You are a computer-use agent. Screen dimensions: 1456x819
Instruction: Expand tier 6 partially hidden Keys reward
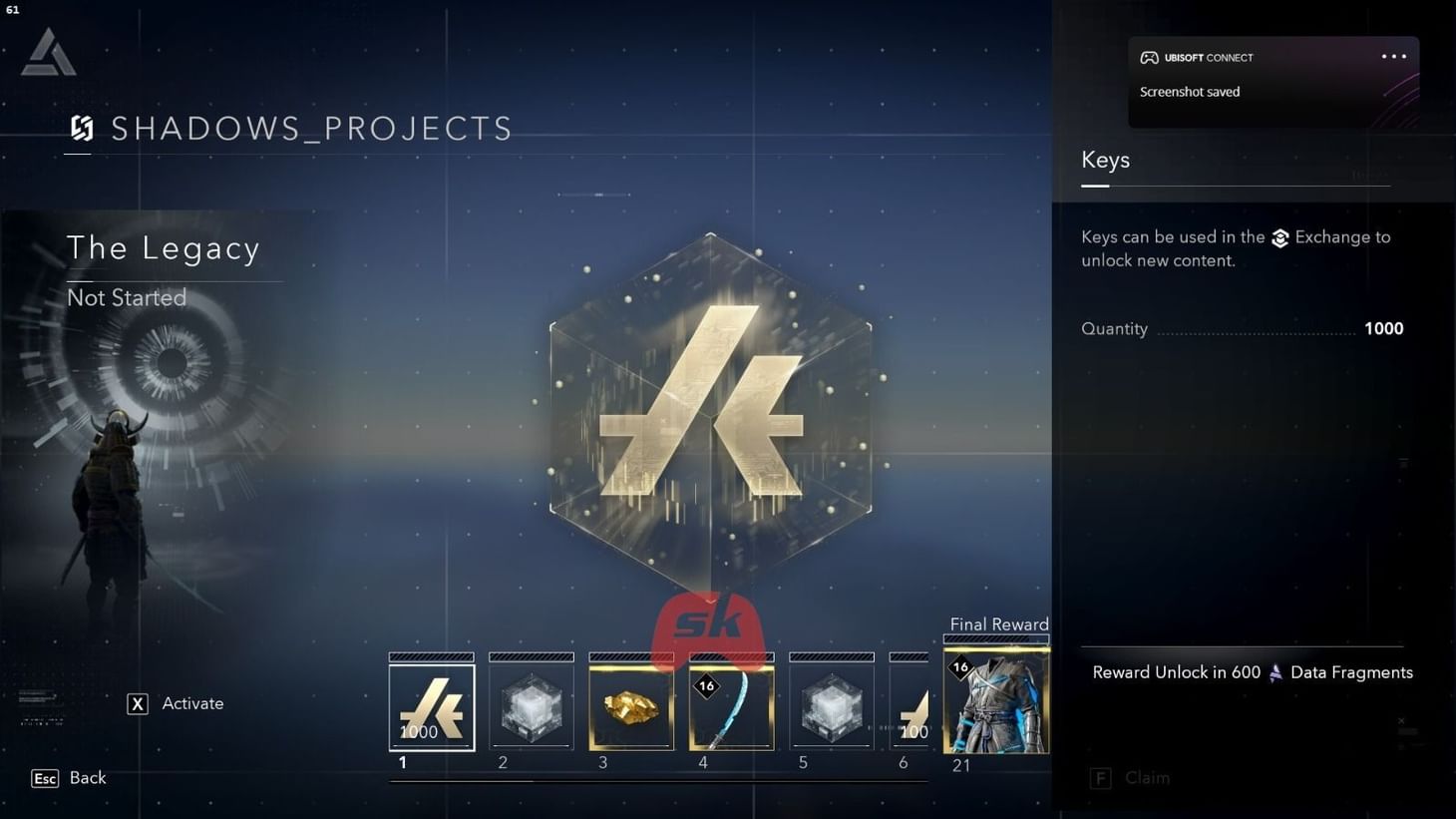(910, 703)
